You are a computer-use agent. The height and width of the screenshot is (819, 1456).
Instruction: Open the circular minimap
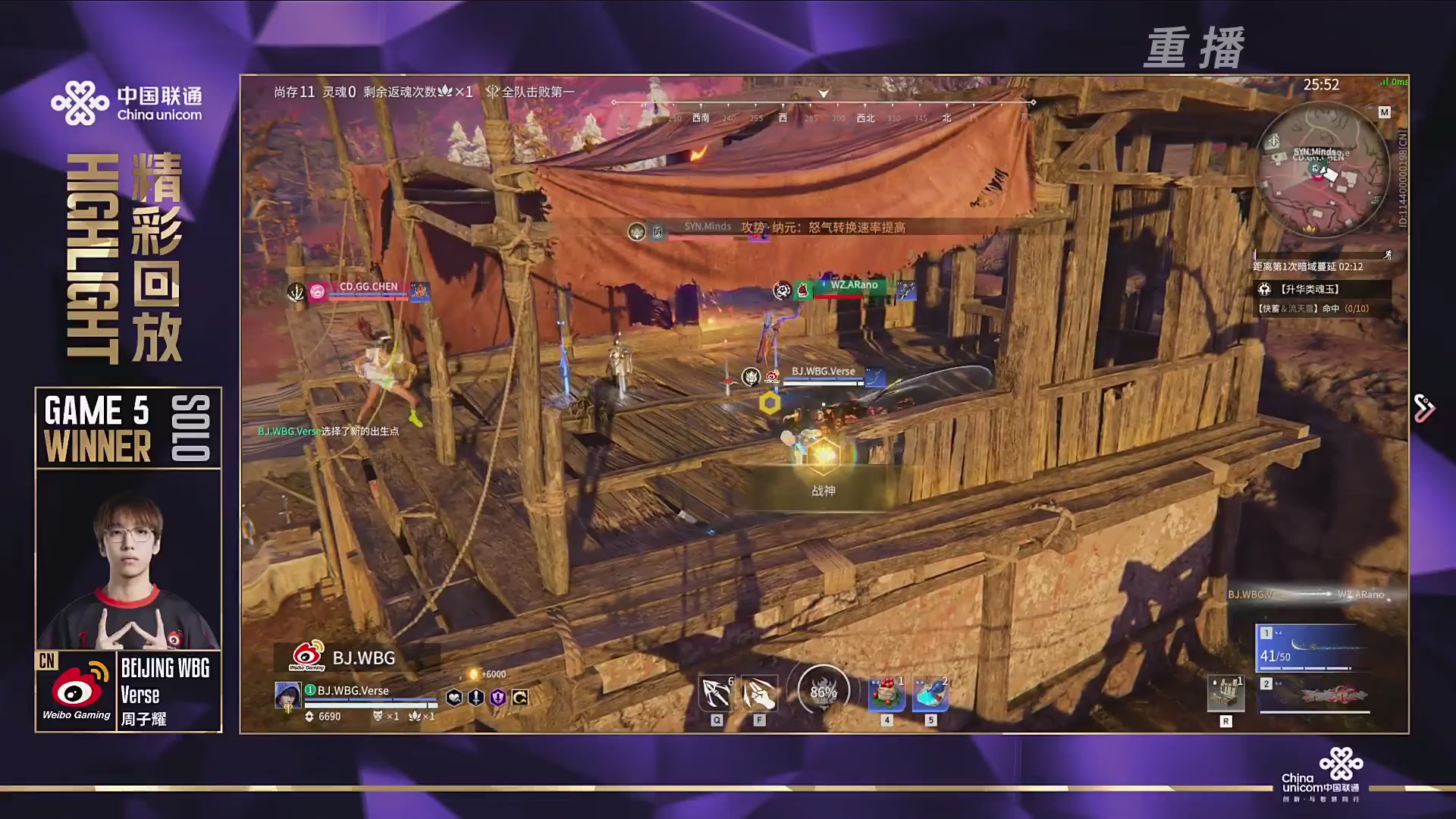tap(1322, 170)
